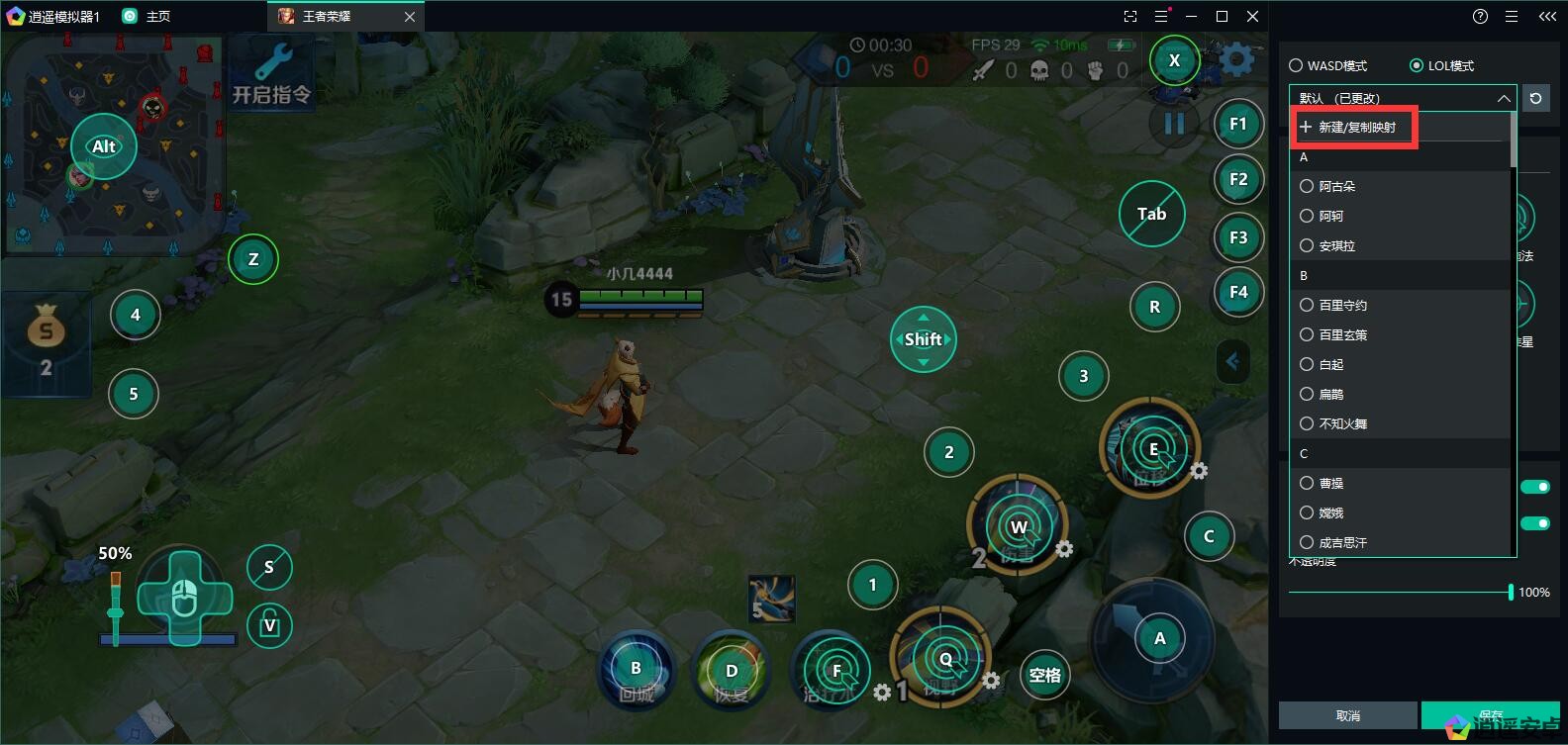
Task: Open the game settings gear icon
Action: [1236, 60]
